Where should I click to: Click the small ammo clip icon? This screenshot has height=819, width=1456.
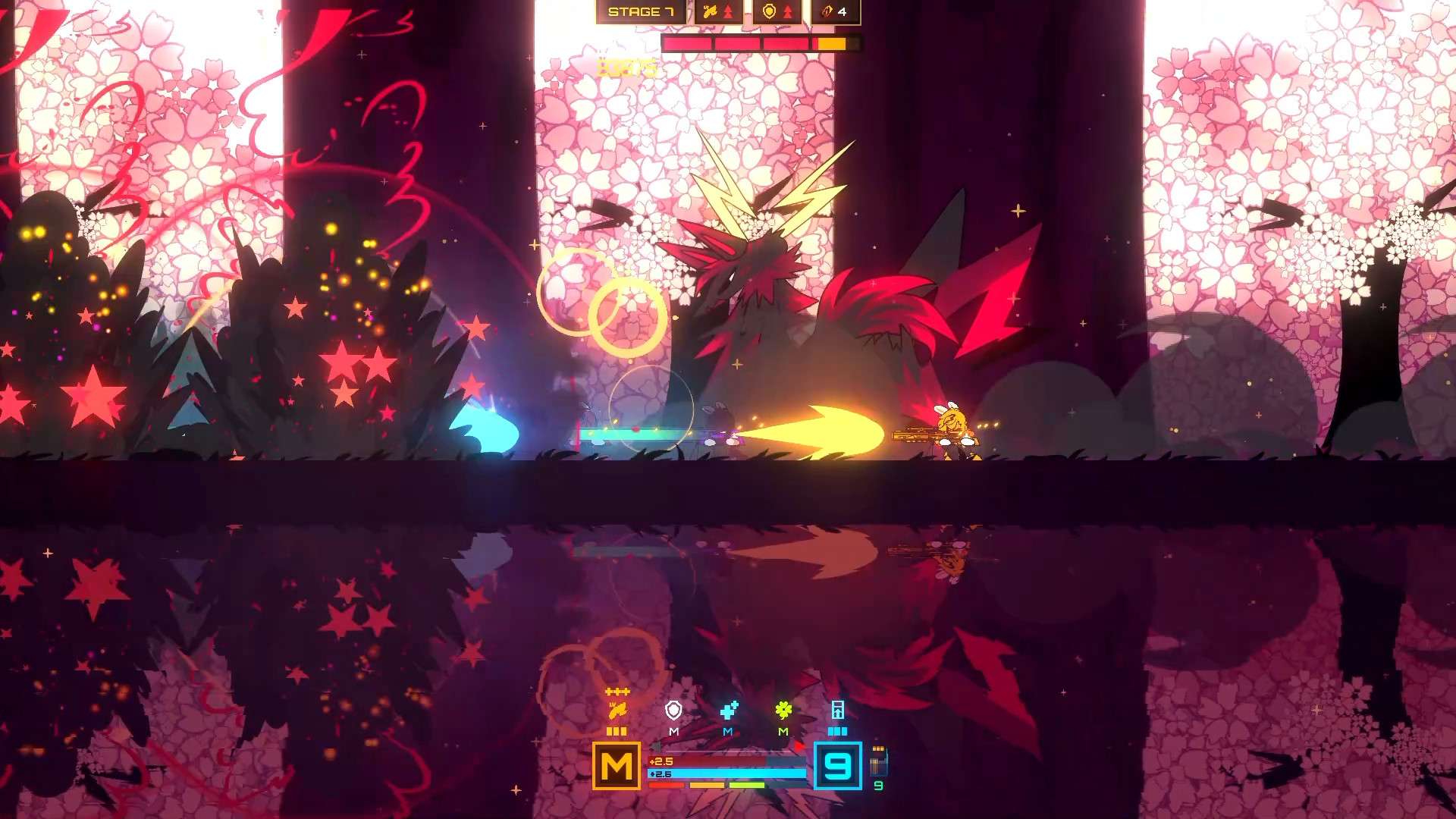[878, 761]
